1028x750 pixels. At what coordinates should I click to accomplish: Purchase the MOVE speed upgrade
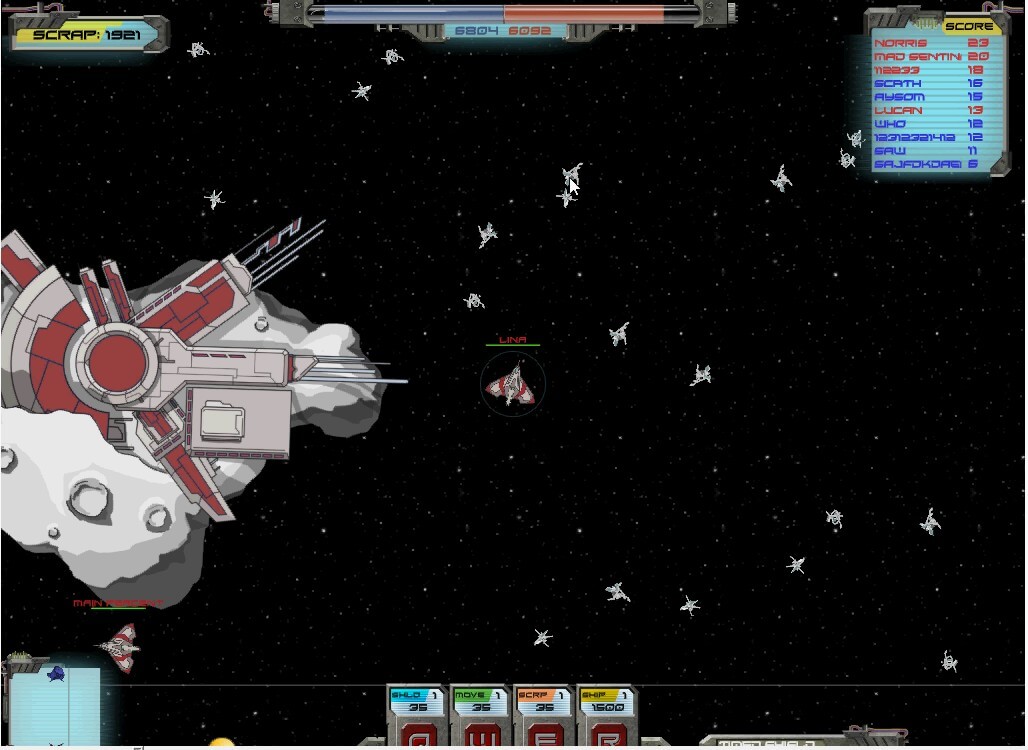click(479, 712)
